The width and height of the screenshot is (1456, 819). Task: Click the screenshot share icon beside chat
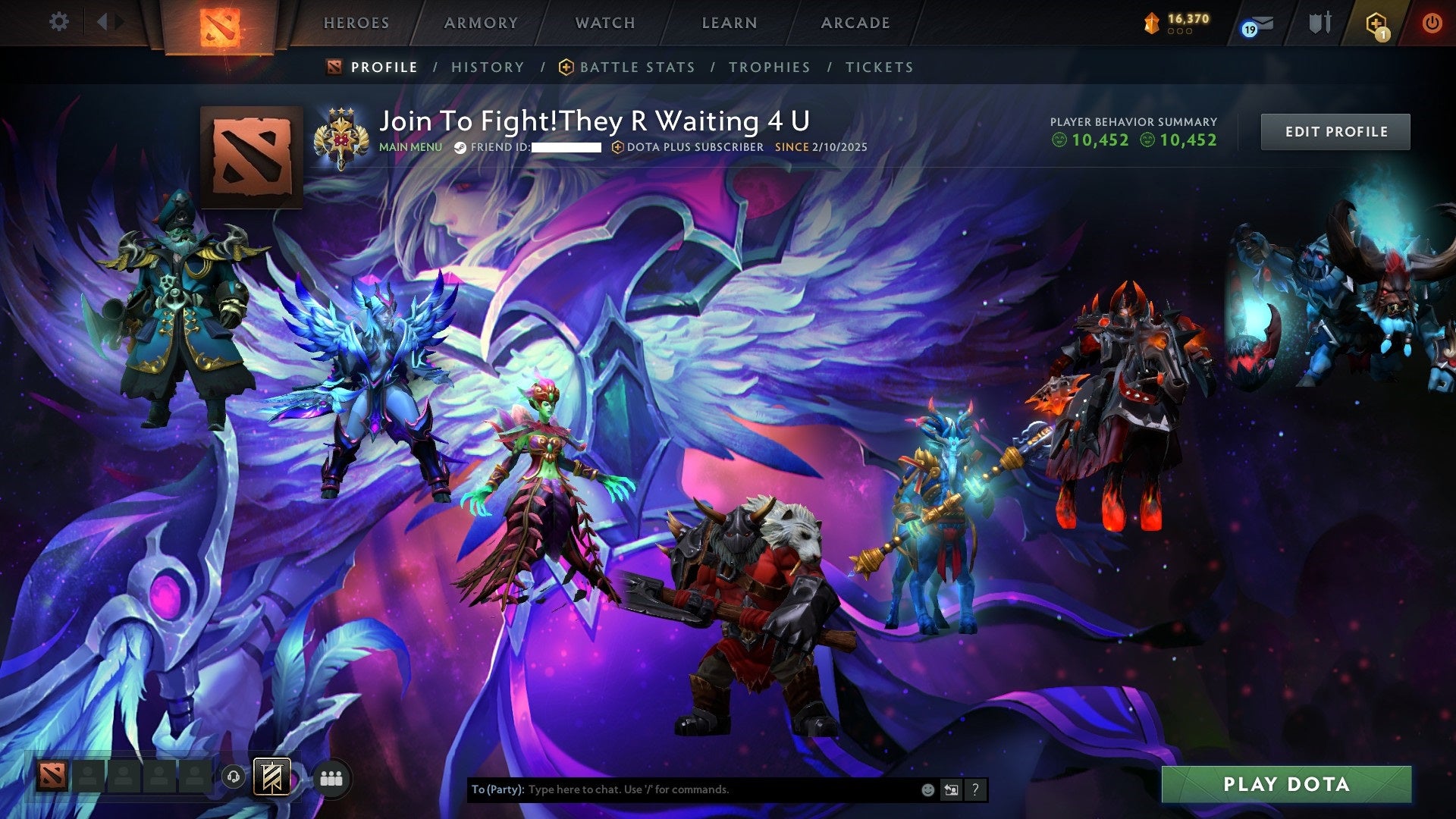click(x=950, y=789)
